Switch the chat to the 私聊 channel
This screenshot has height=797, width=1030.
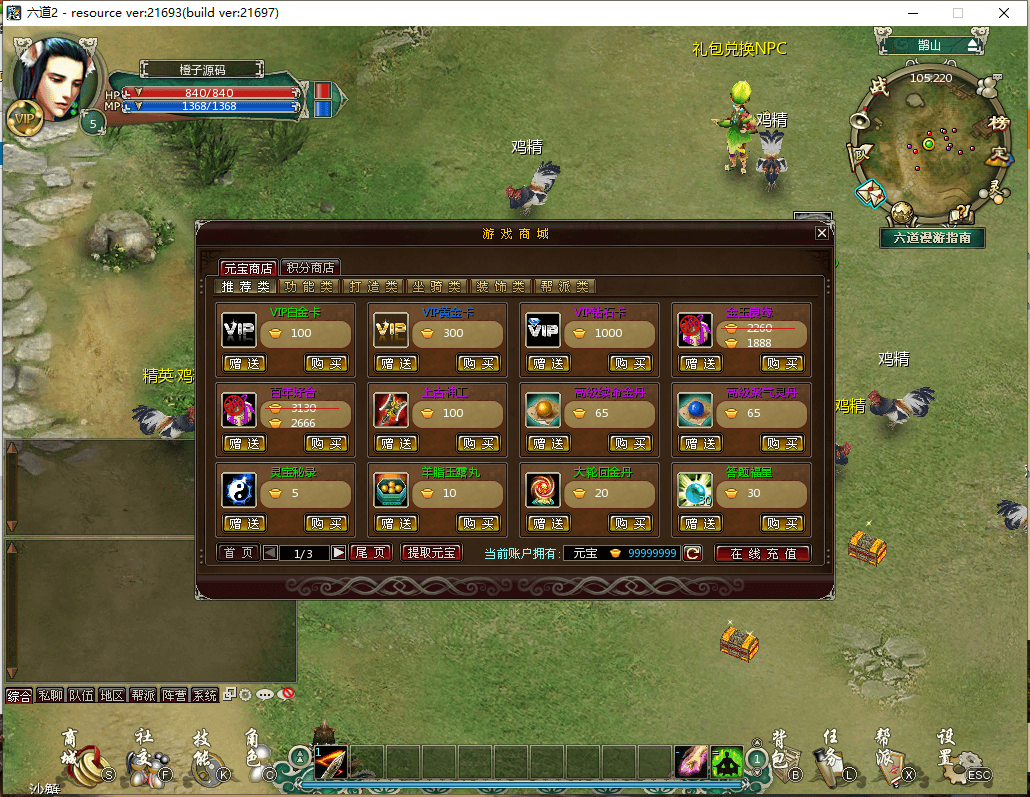coord(49,695)
